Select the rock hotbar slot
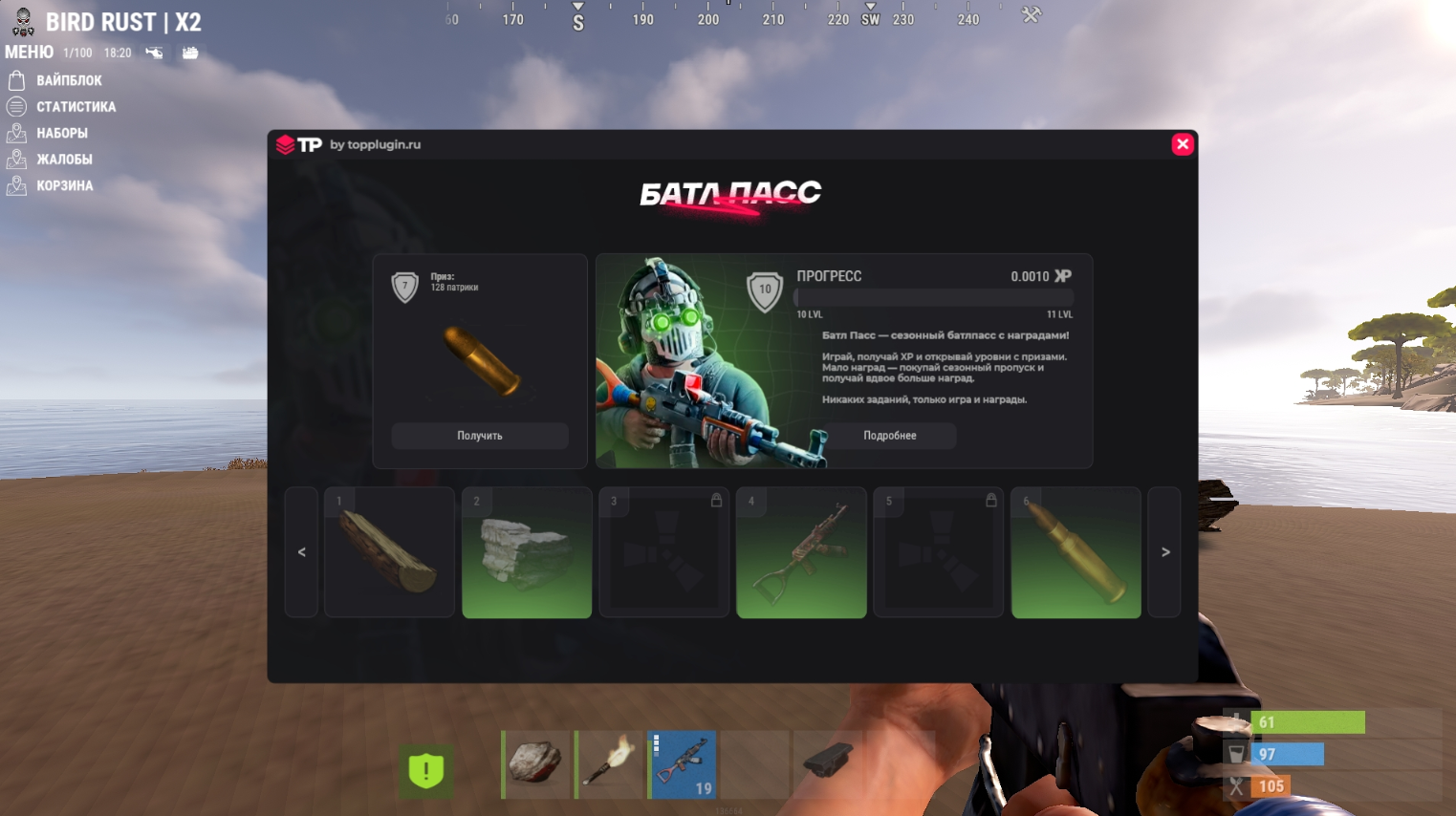1456x816 pixels. (x=536, y=764)
